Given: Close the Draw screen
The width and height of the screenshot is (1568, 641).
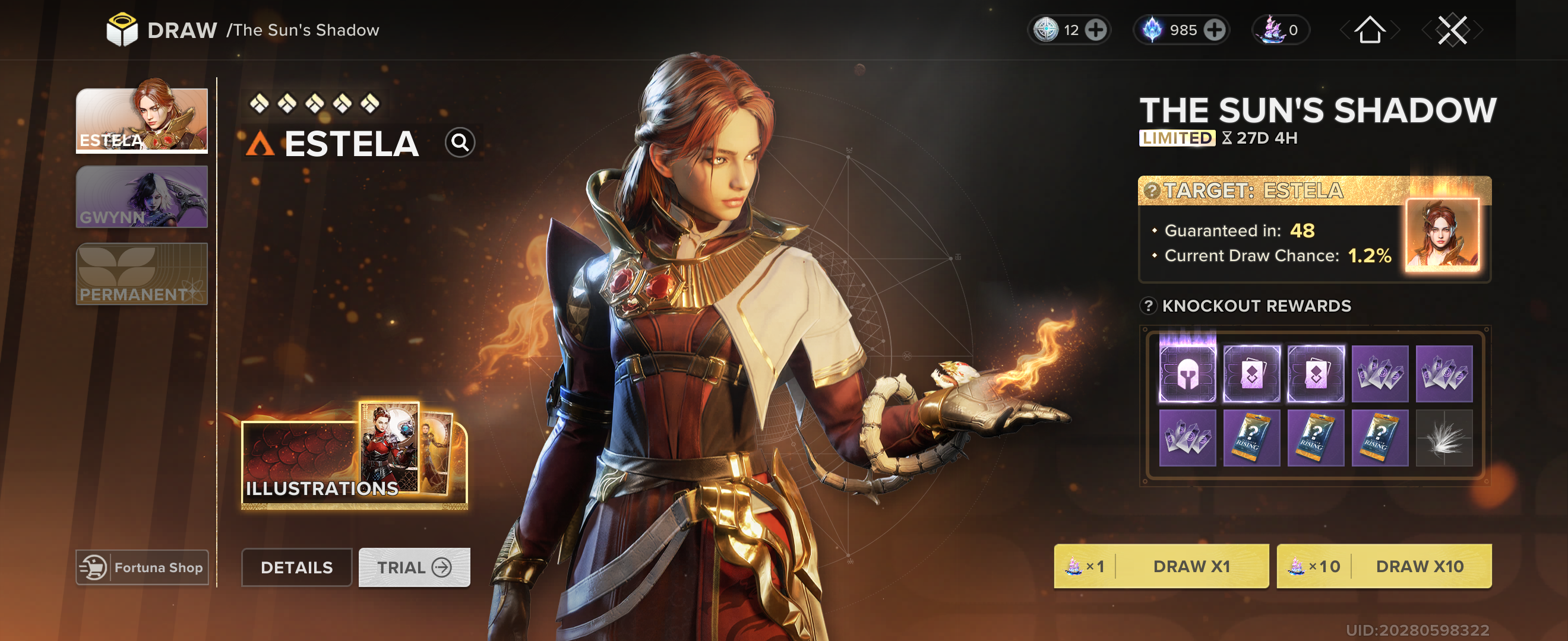Looking at the screenshot, I should pos(1452,30).
